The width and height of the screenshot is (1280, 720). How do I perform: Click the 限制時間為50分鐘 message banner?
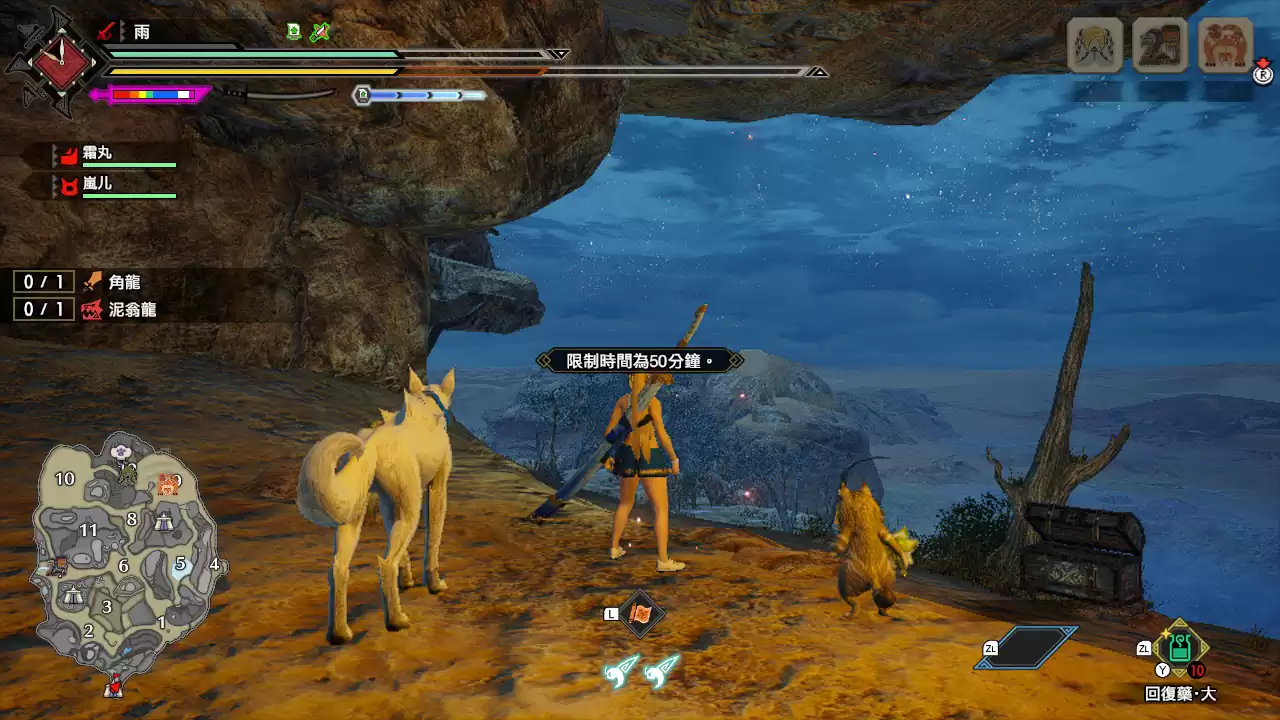(640, 358)
